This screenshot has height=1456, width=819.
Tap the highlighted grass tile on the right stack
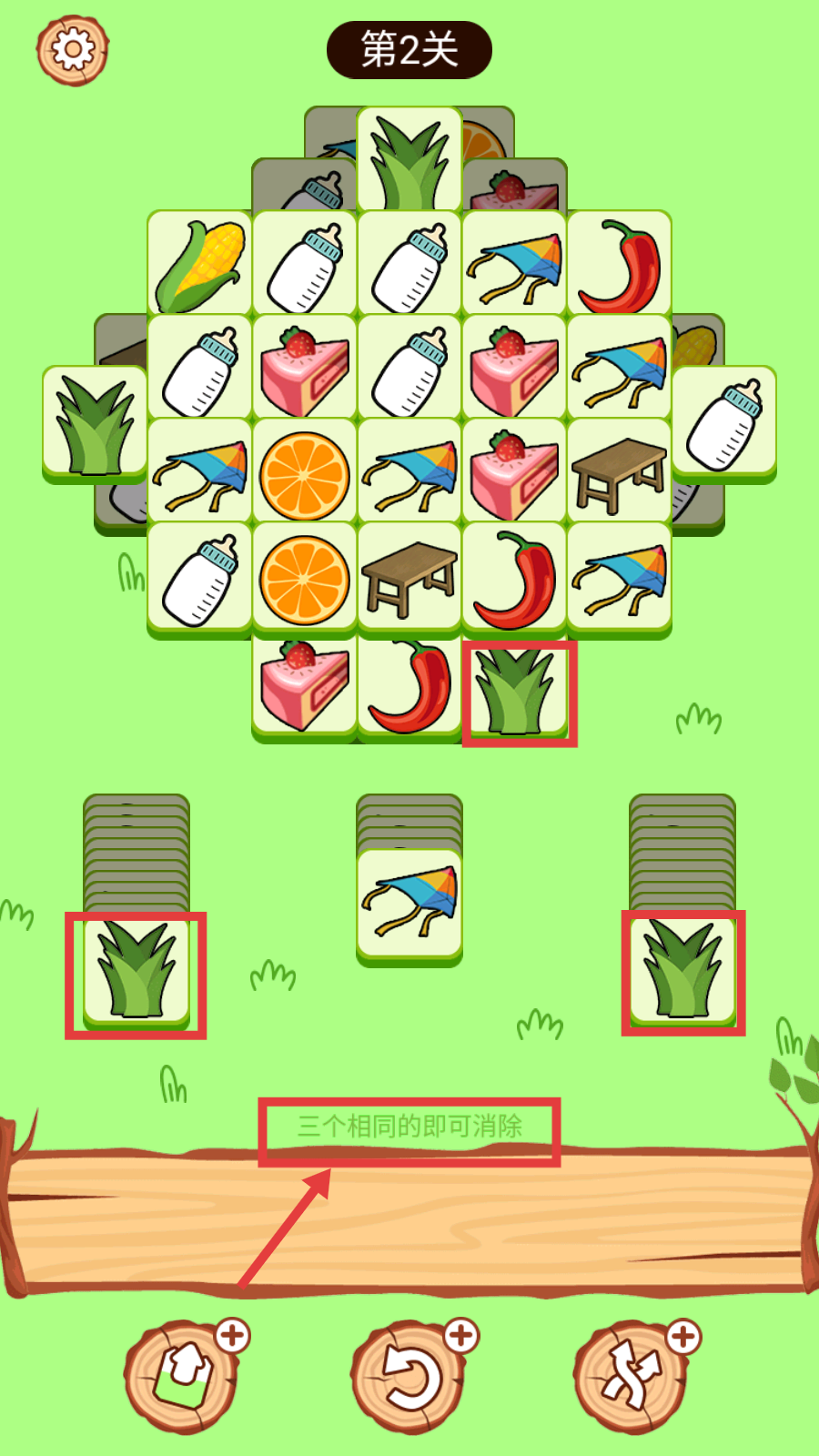pyautogui.click(x=682, y=970)
